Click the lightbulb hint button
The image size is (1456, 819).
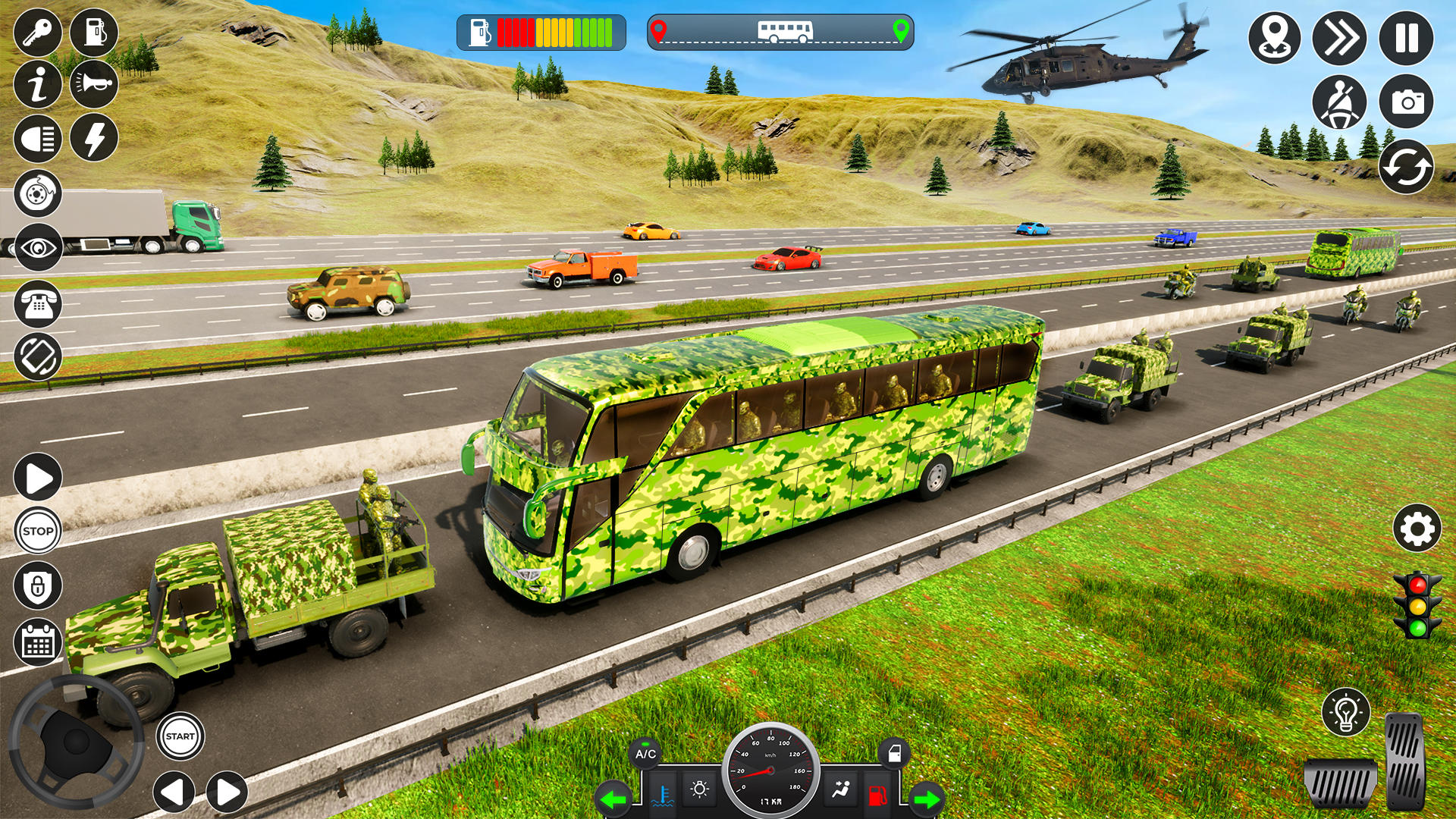click(1345, 712)
